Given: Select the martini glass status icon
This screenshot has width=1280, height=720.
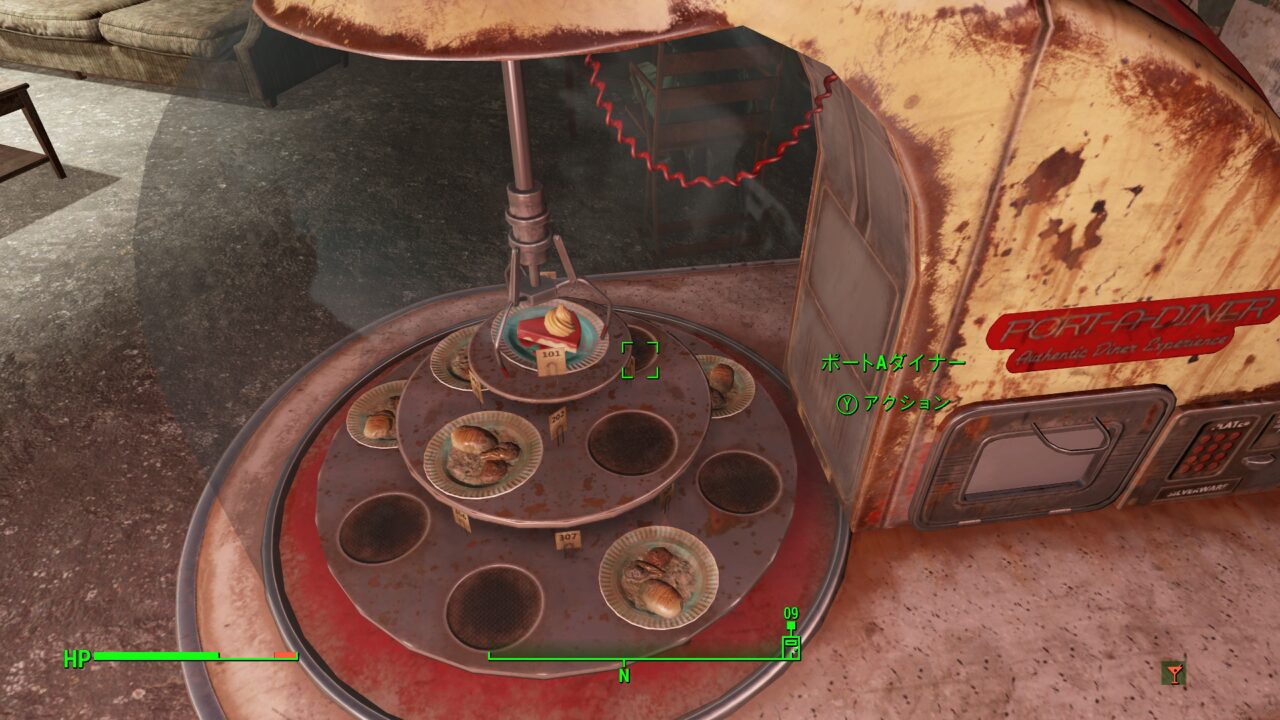Looking at the screenshot, I should point(1173,674).
